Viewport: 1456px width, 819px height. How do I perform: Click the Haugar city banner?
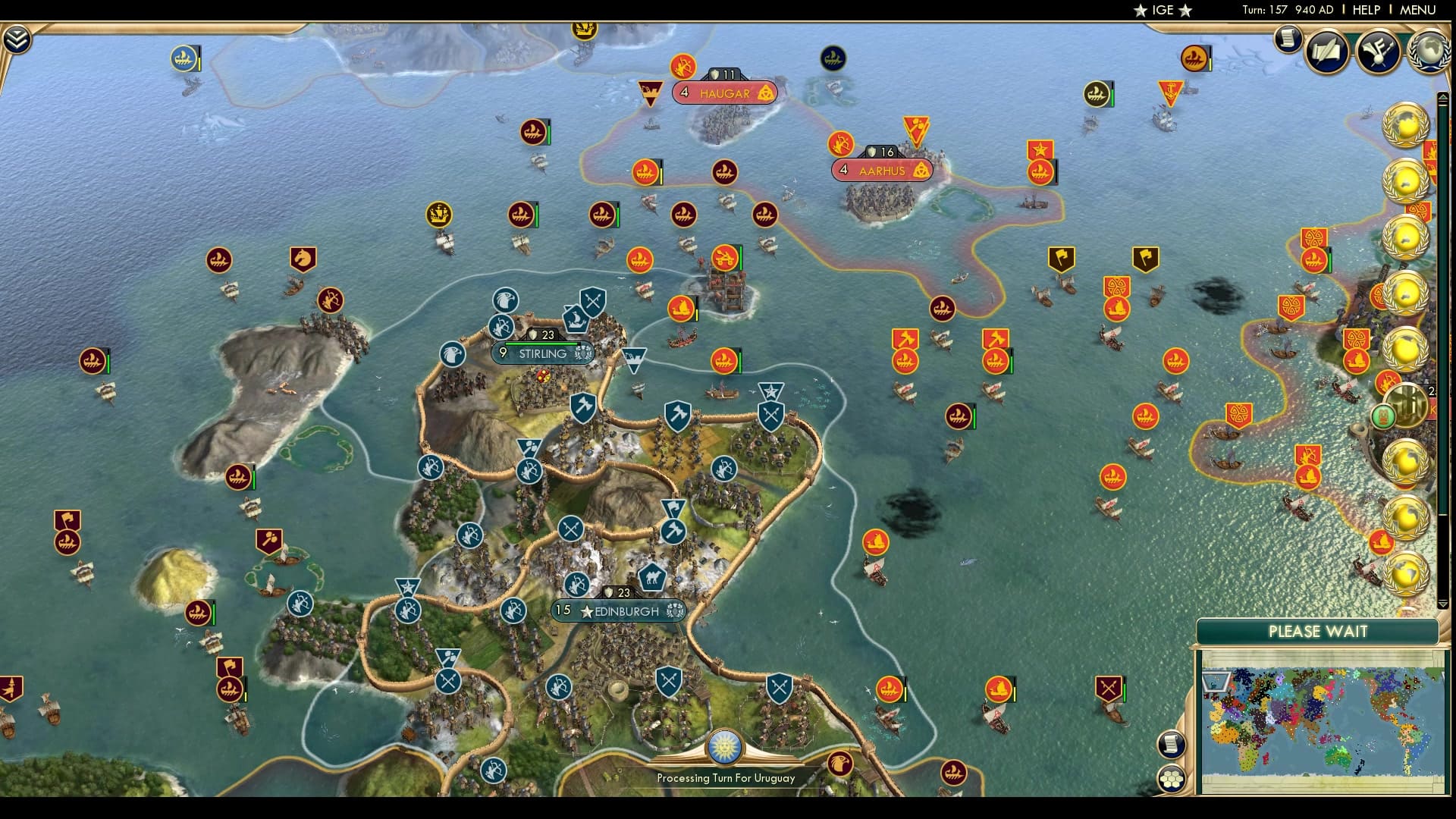(x=723, y=93)
